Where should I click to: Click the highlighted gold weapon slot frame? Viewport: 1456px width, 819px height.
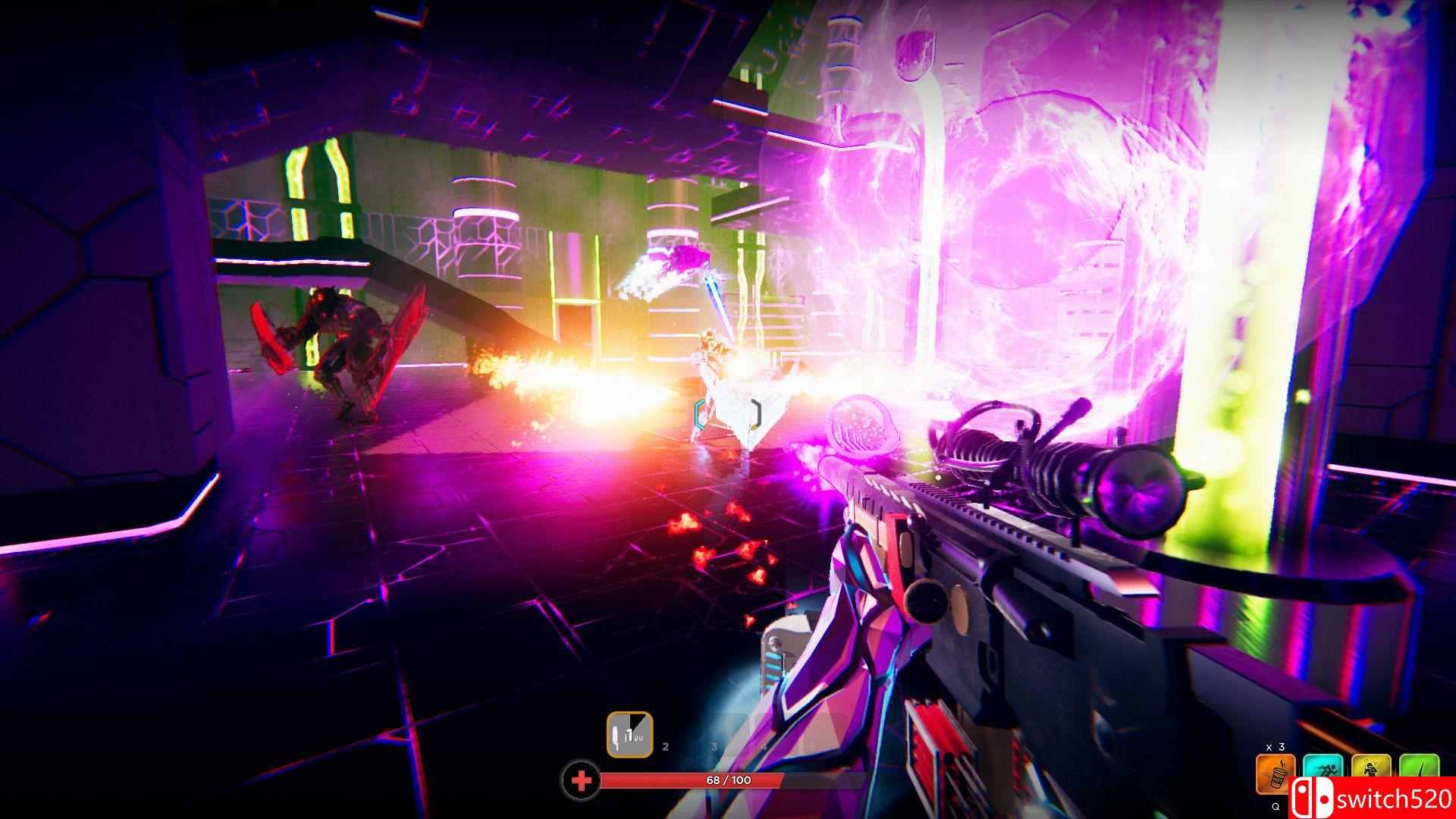629,734
